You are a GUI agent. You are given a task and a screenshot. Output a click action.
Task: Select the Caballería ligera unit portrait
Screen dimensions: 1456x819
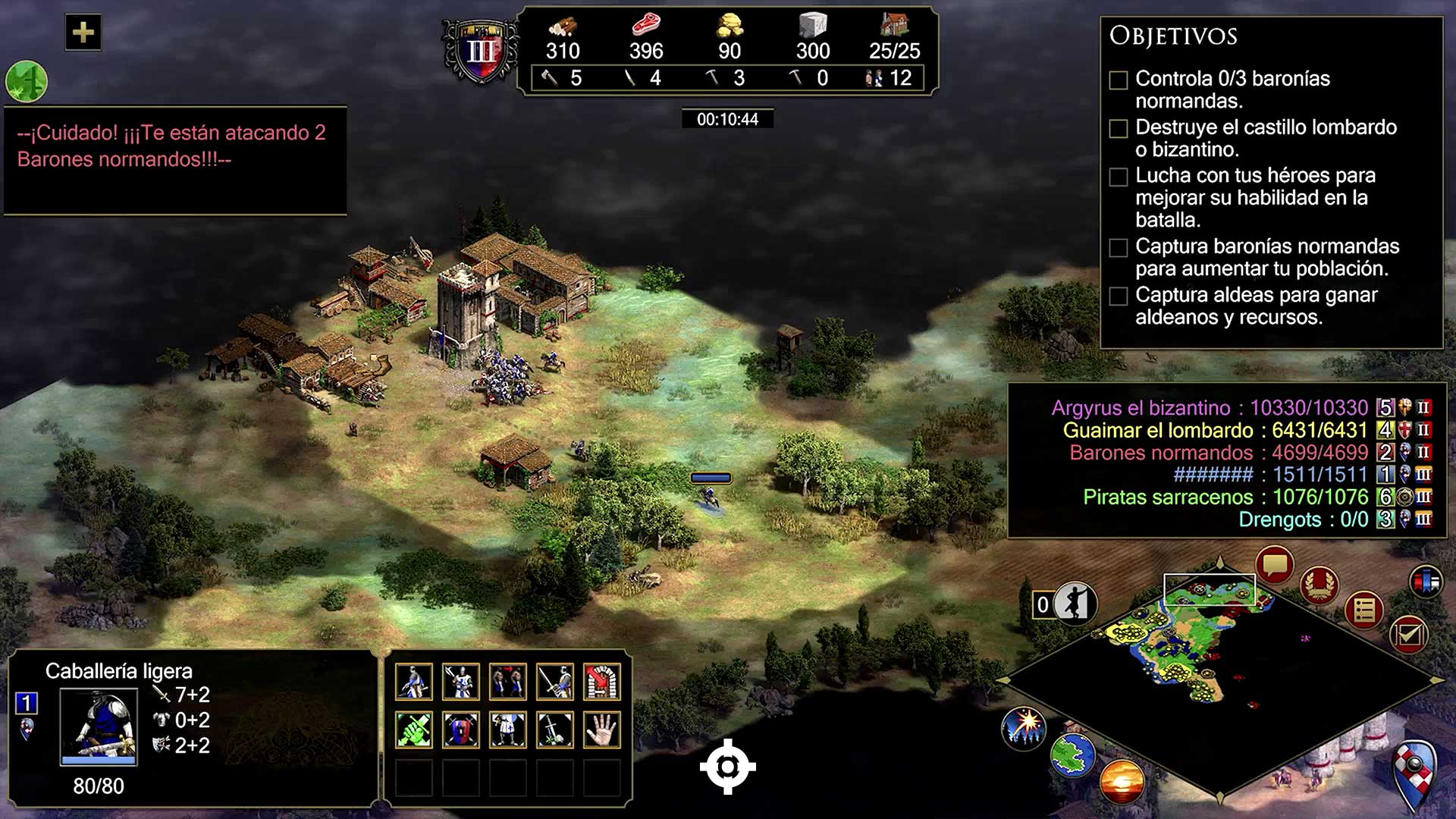(x=99, y=726)
